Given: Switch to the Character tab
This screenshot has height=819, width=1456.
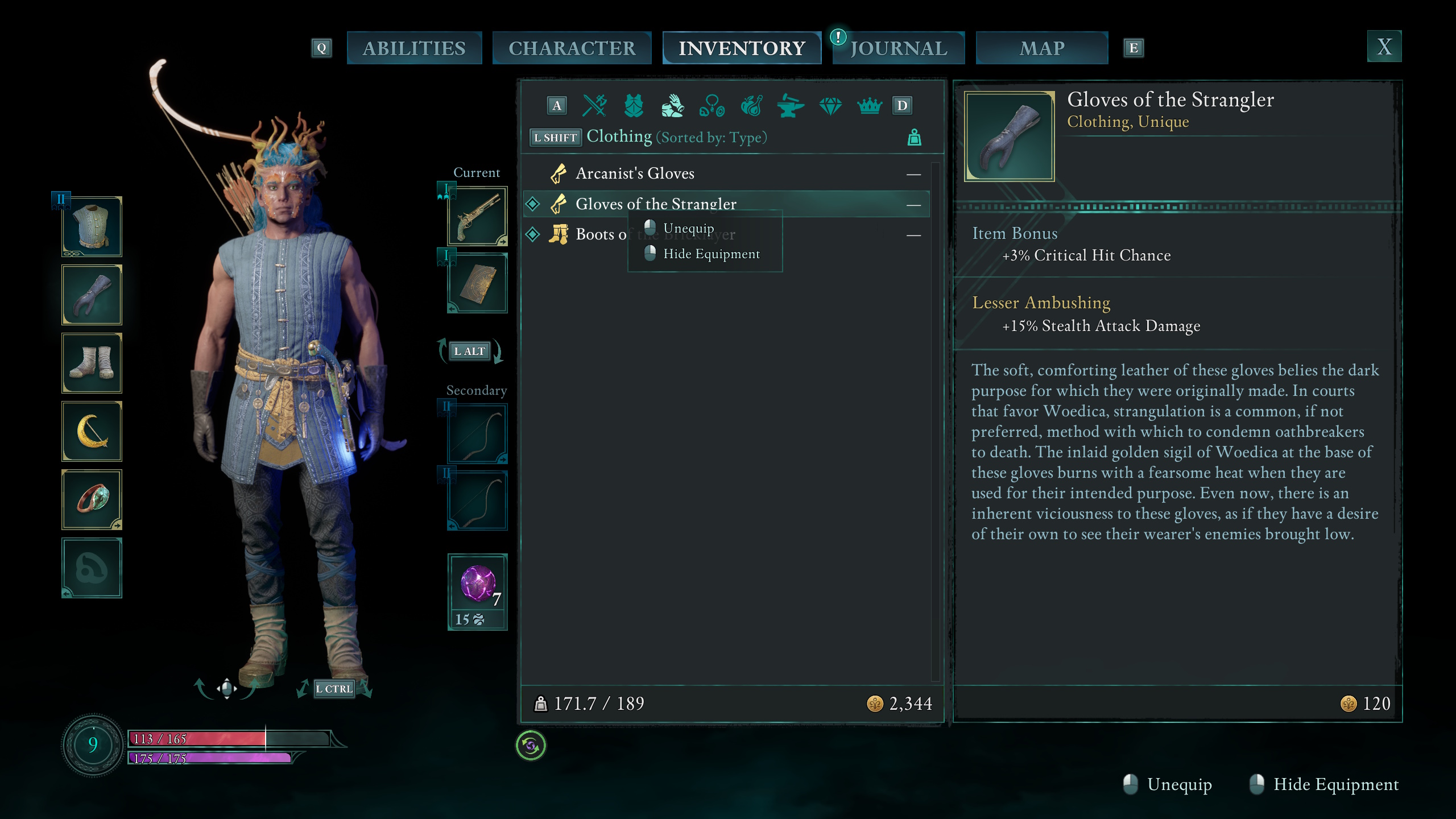Looking at the screenshot, I should [572, 48].
